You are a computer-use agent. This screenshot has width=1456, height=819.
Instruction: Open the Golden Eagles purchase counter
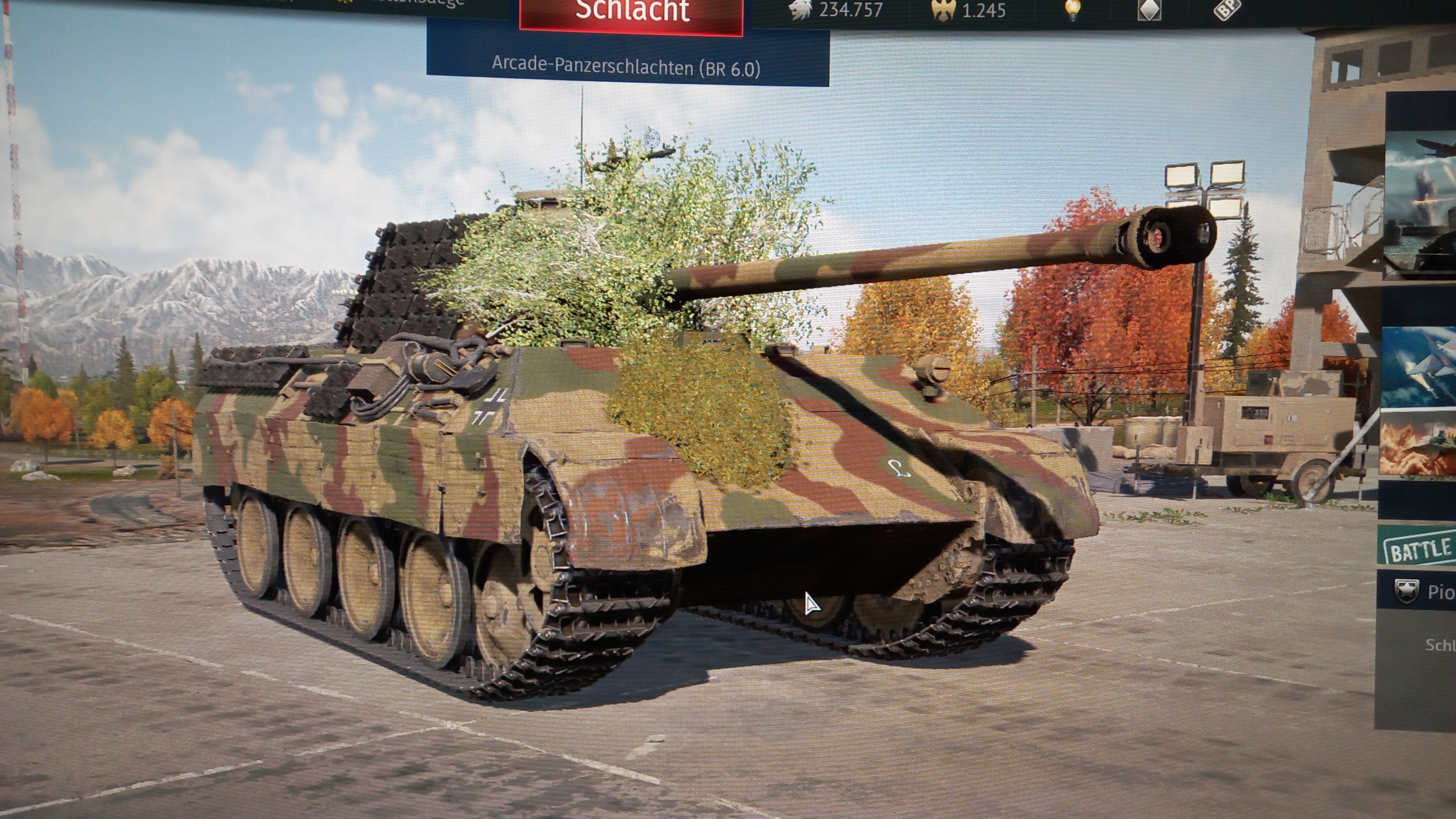[x=970, y=10]
